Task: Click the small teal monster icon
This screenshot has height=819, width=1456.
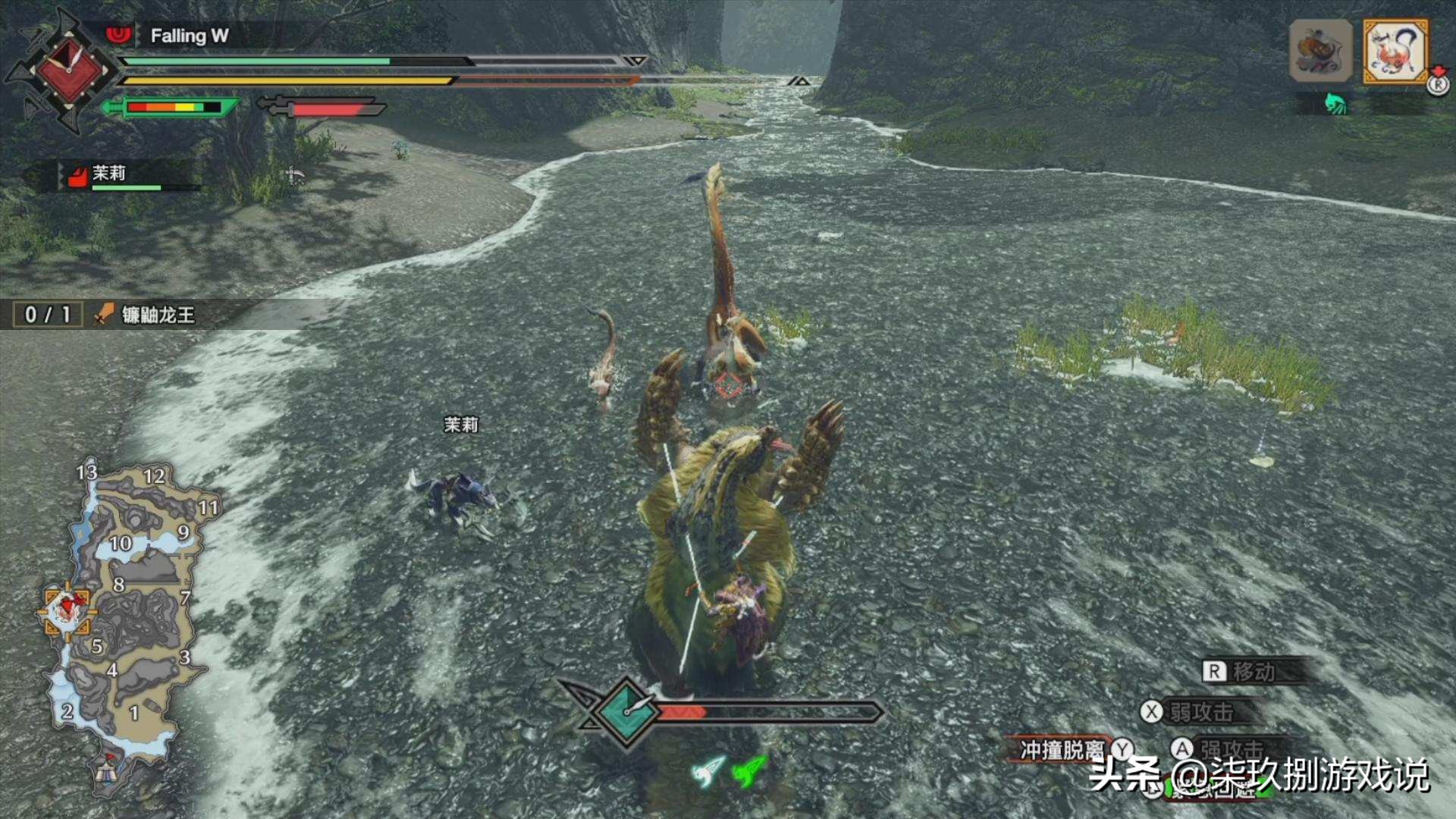Action: [x=1335, y=103]
